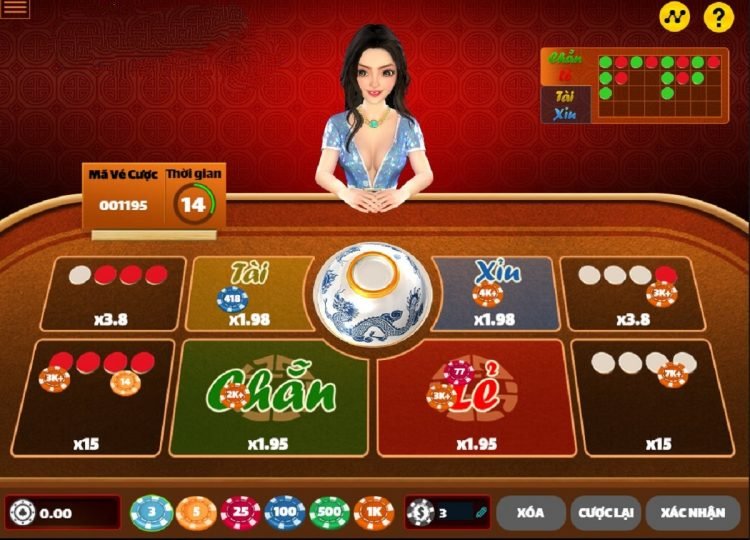
Task: Edit the custom chip amount field
Action: pyautogui.click(x=455, y=513)
